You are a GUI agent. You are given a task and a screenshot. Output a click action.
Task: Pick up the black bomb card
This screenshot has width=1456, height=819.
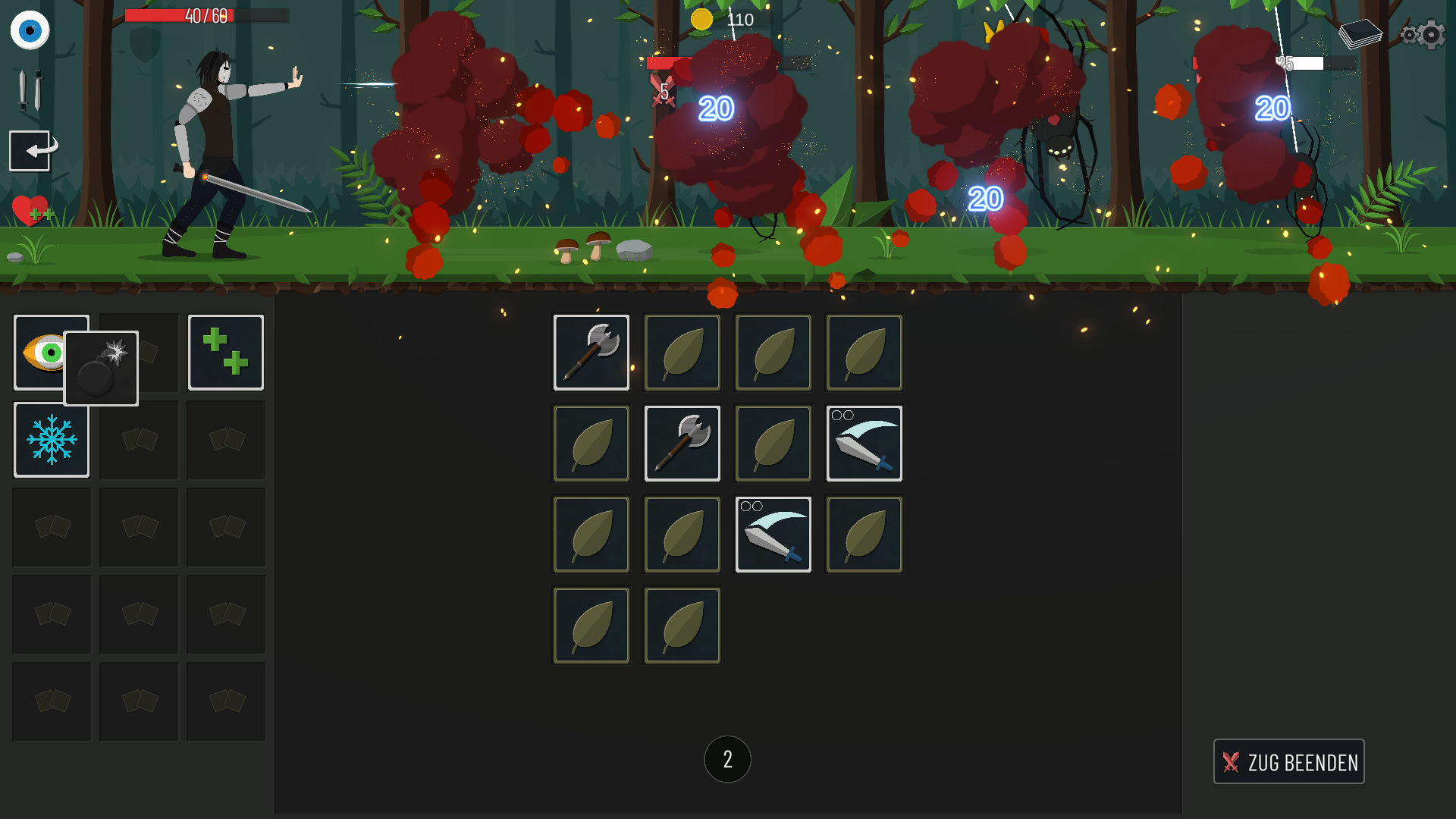click(101, 369)
